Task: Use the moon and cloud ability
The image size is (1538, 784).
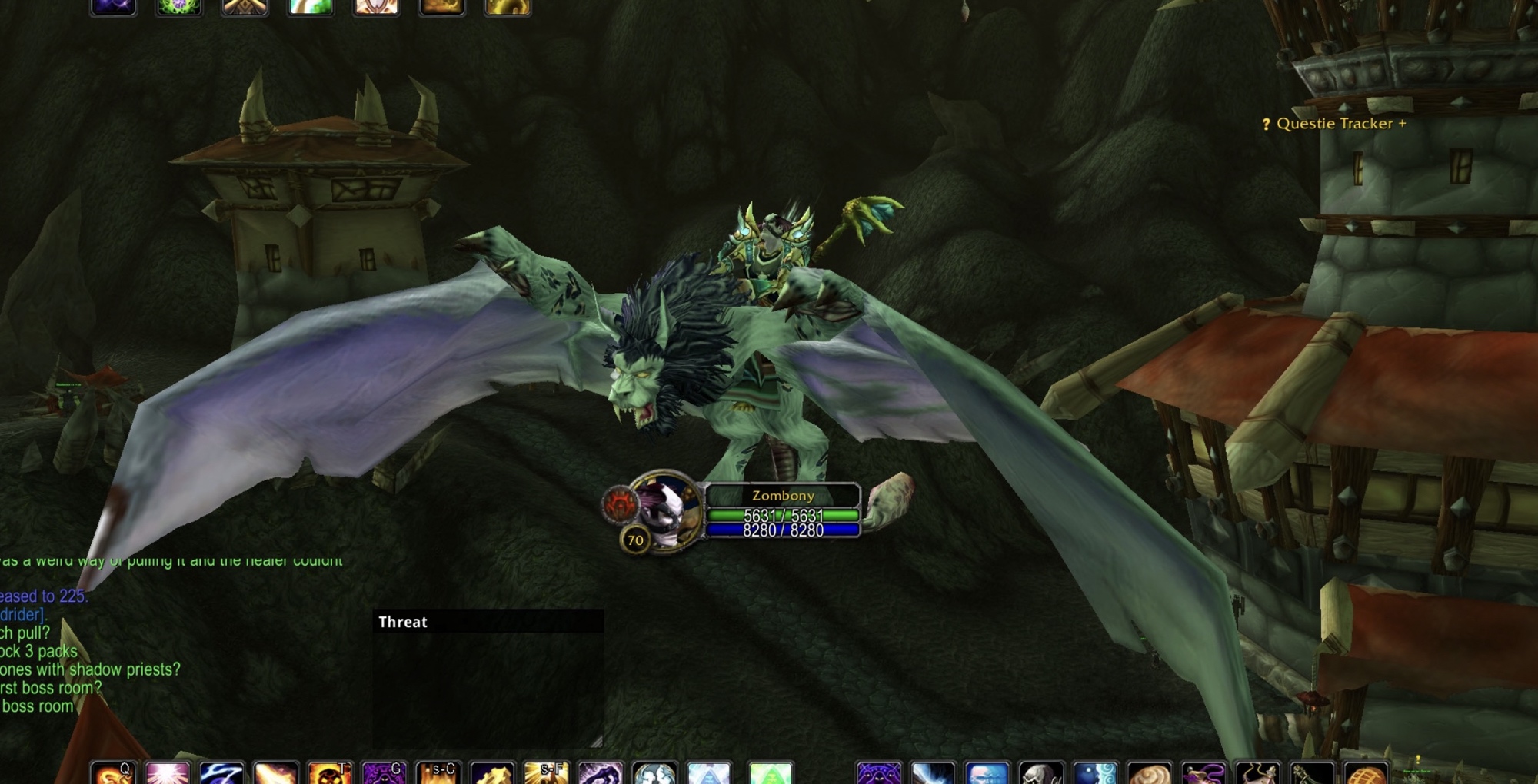Action: pyautogui.click(x=1095, y=773)
